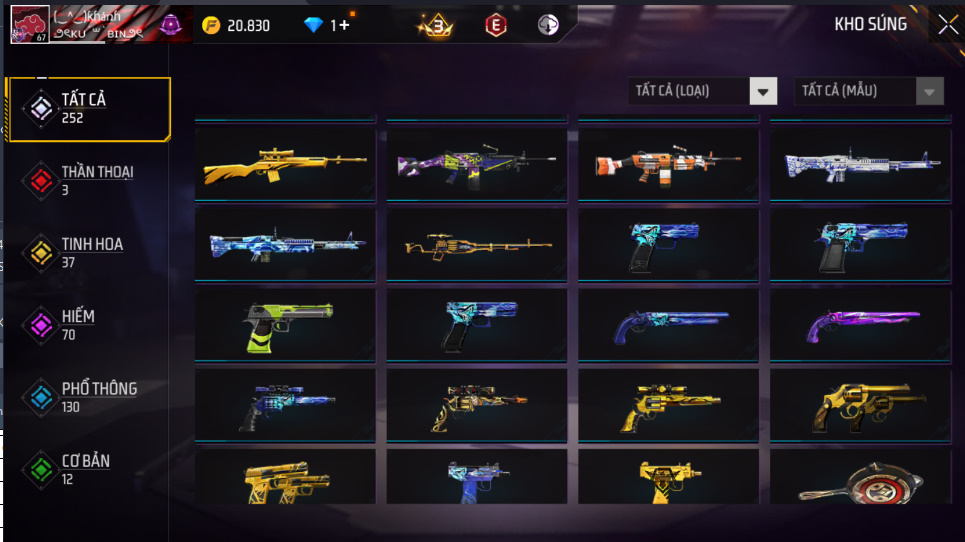Show the Hiếm rarity weapons

(x=88, y=325)
